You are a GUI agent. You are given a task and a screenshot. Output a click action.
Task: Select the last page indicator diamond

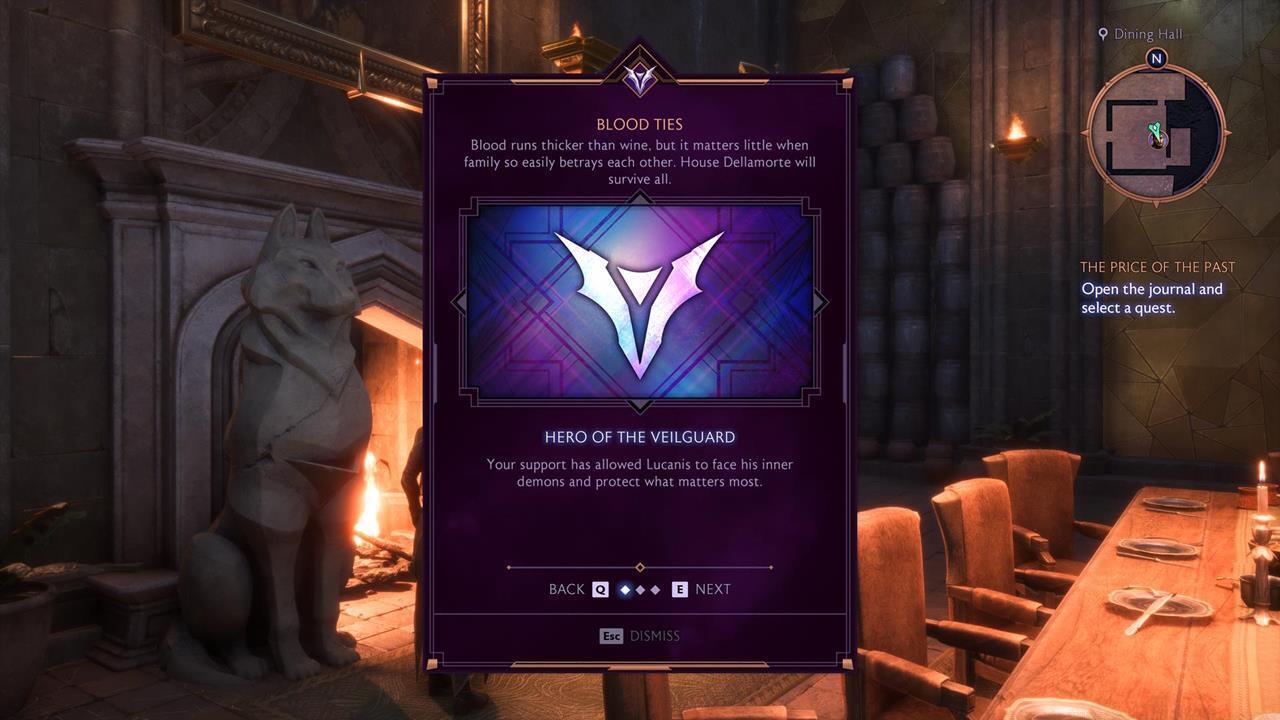[x=656, y=590]
